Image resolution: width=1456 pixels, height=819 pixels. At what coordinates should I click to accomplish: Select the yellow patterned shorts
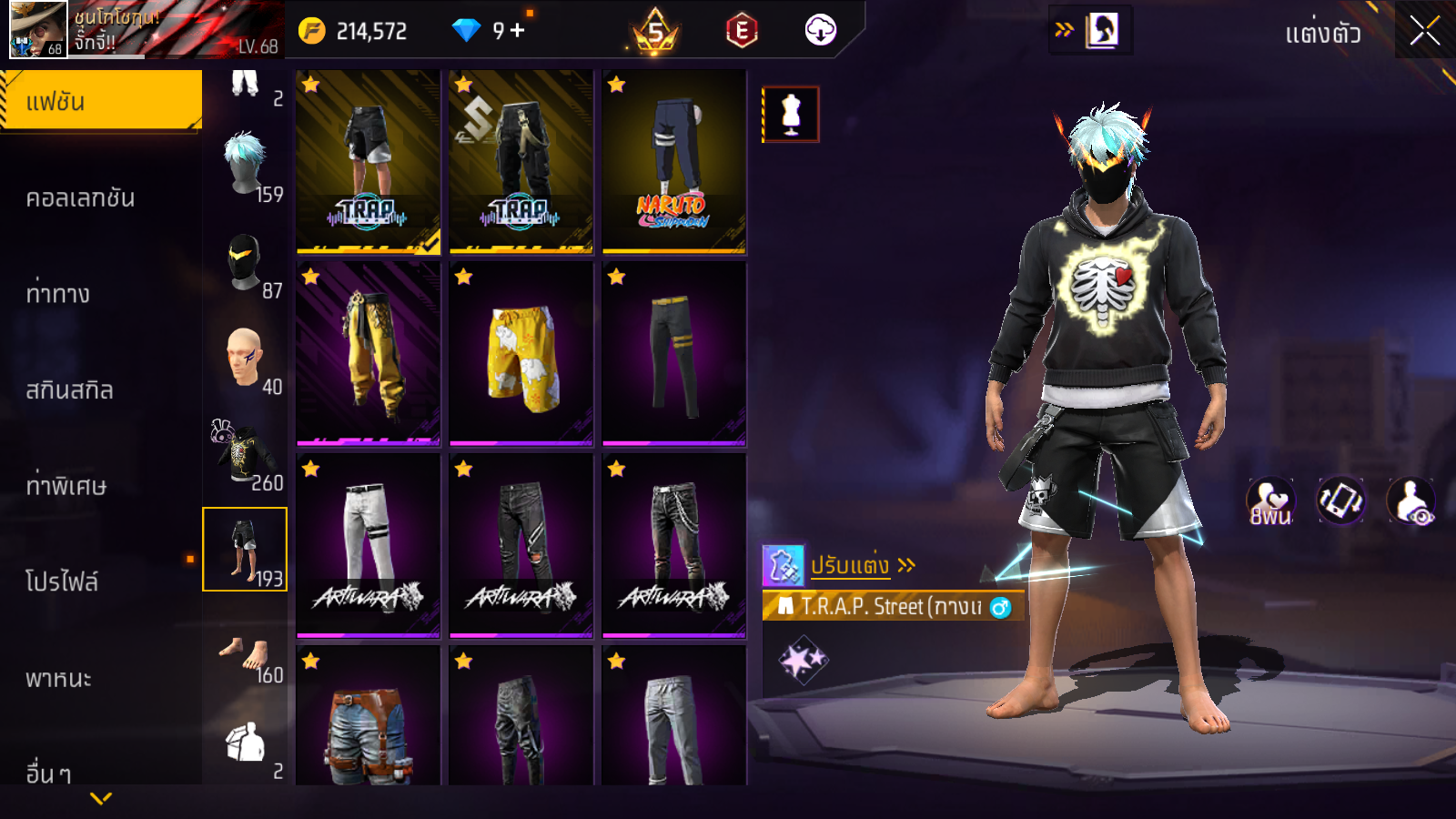(521, 354)
